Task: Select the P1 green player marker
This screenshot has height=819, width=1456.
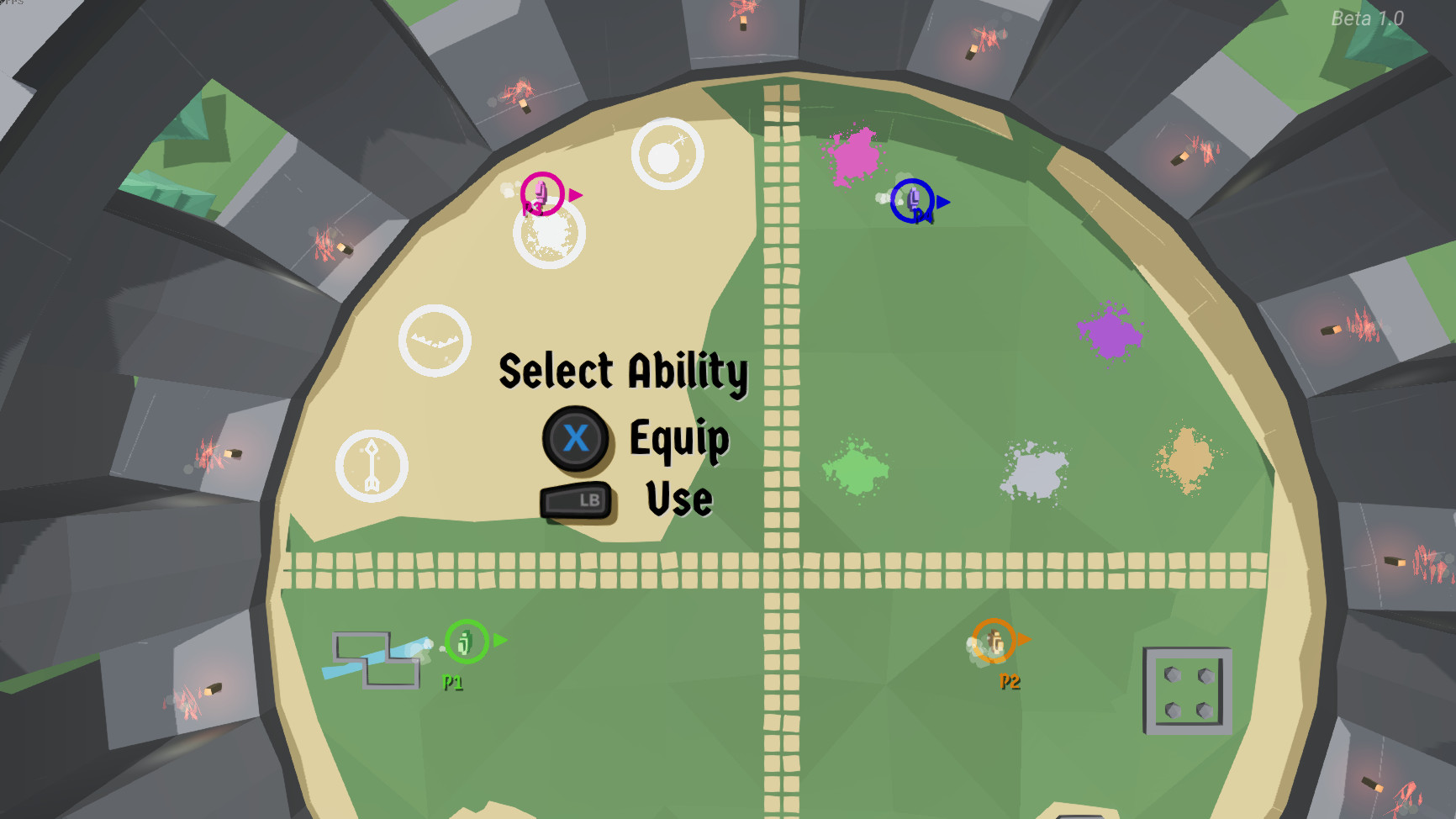Action: point(463,642)
